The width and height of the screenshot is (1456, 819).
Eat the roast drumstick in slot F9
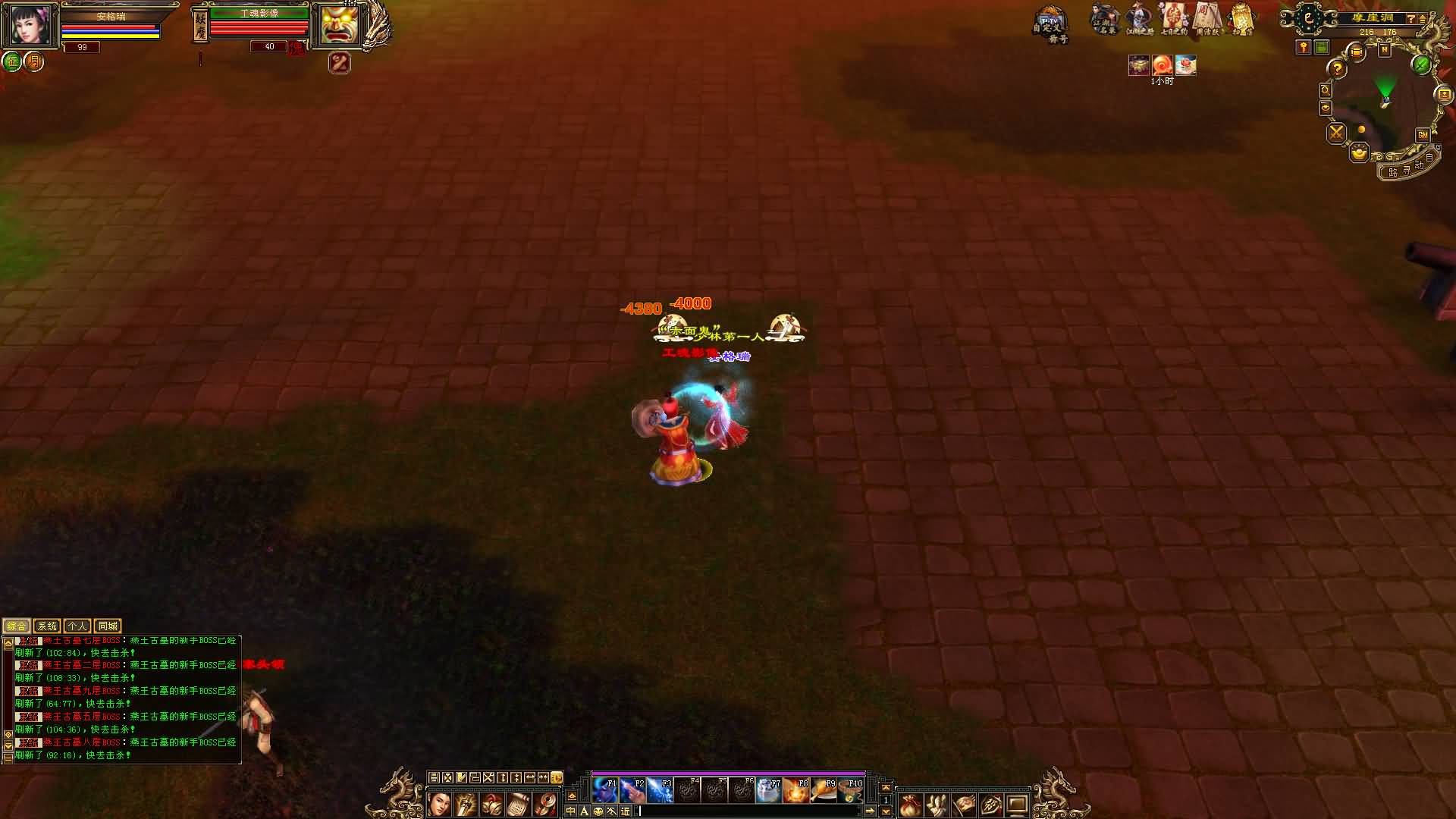(x=823, y=791)
